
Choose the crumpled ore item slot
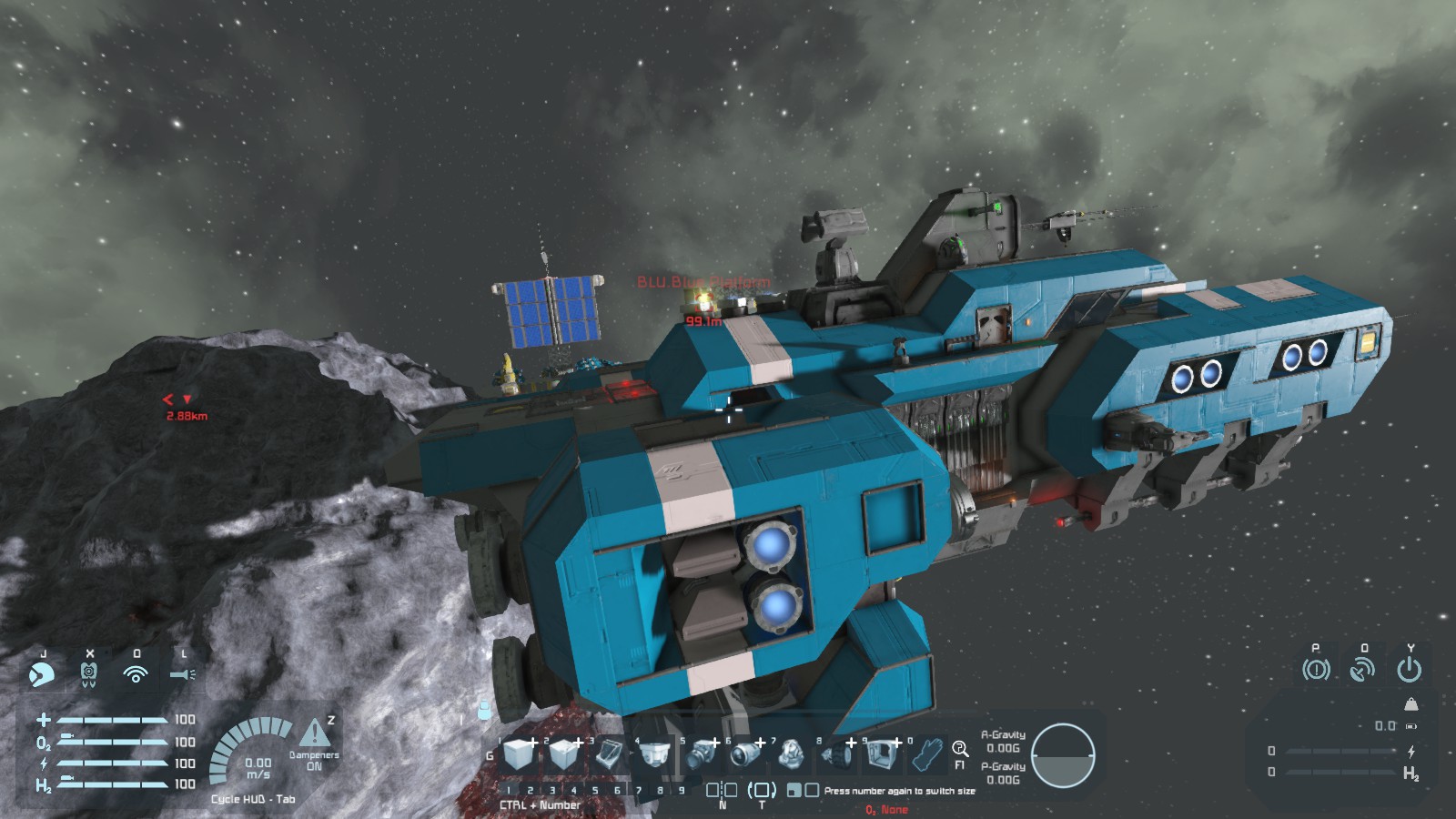(791, 754)
